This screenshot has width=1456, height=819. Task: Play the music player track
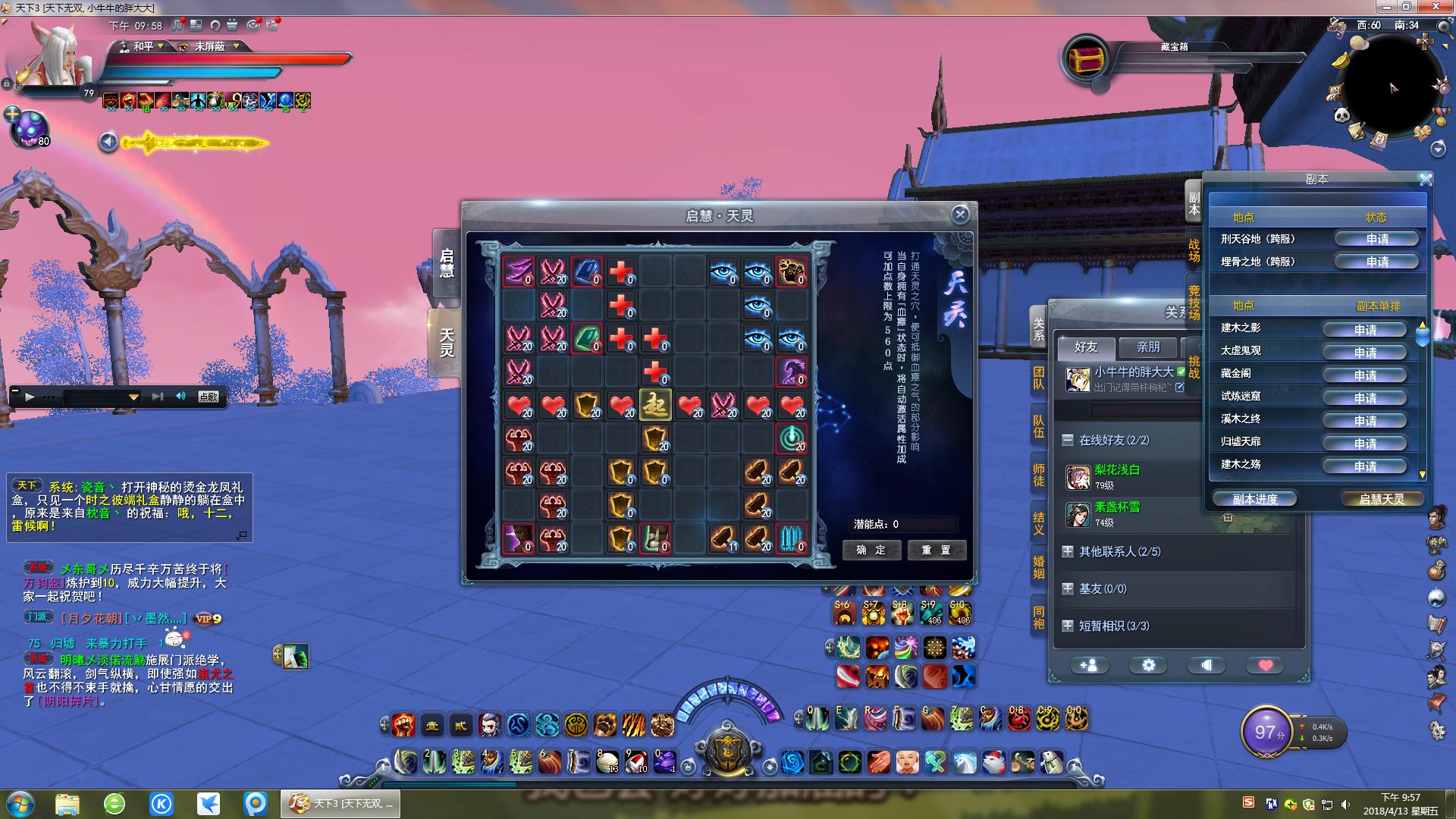30,397
